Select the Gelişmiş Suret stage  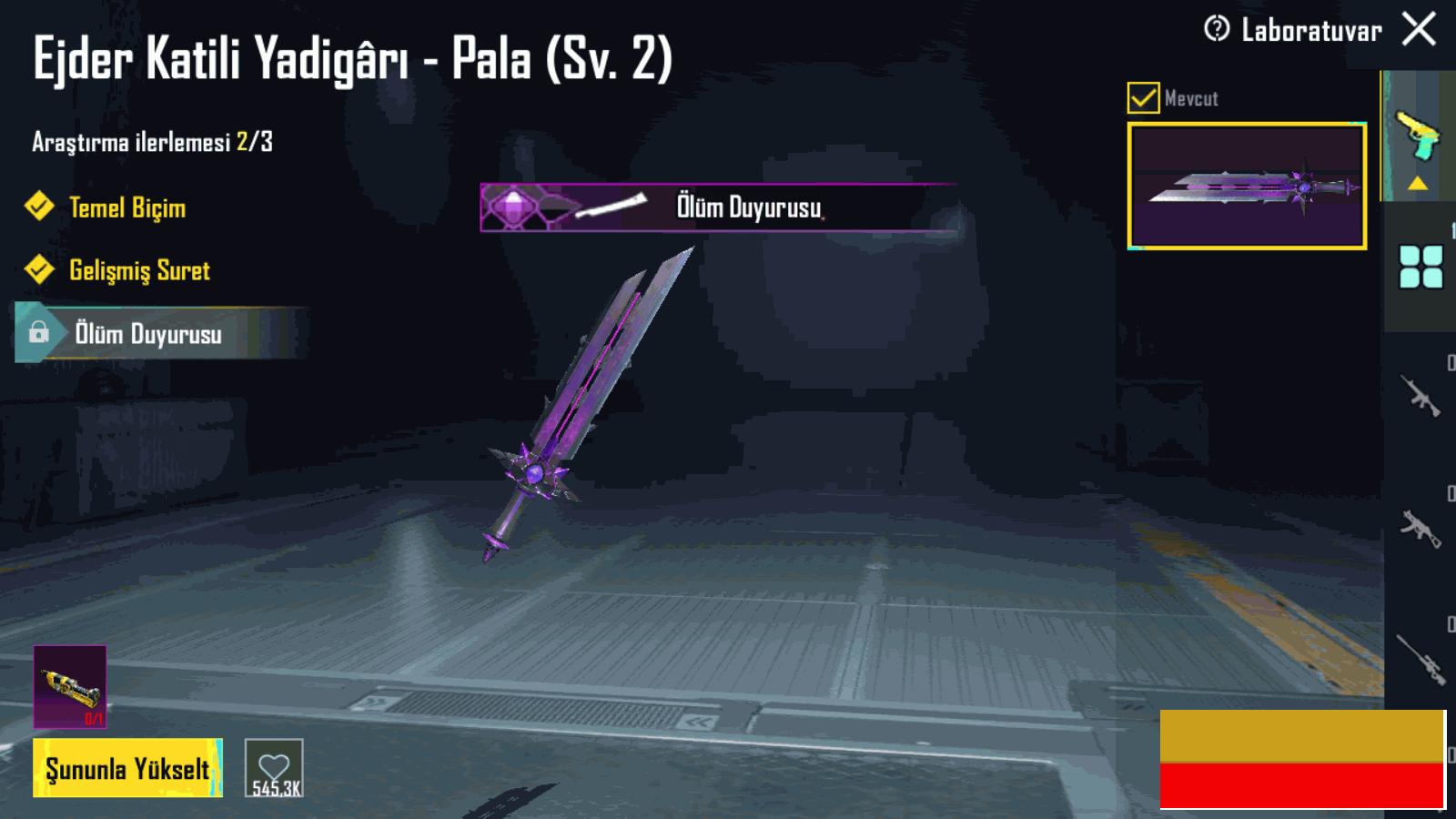pos(138,270)
